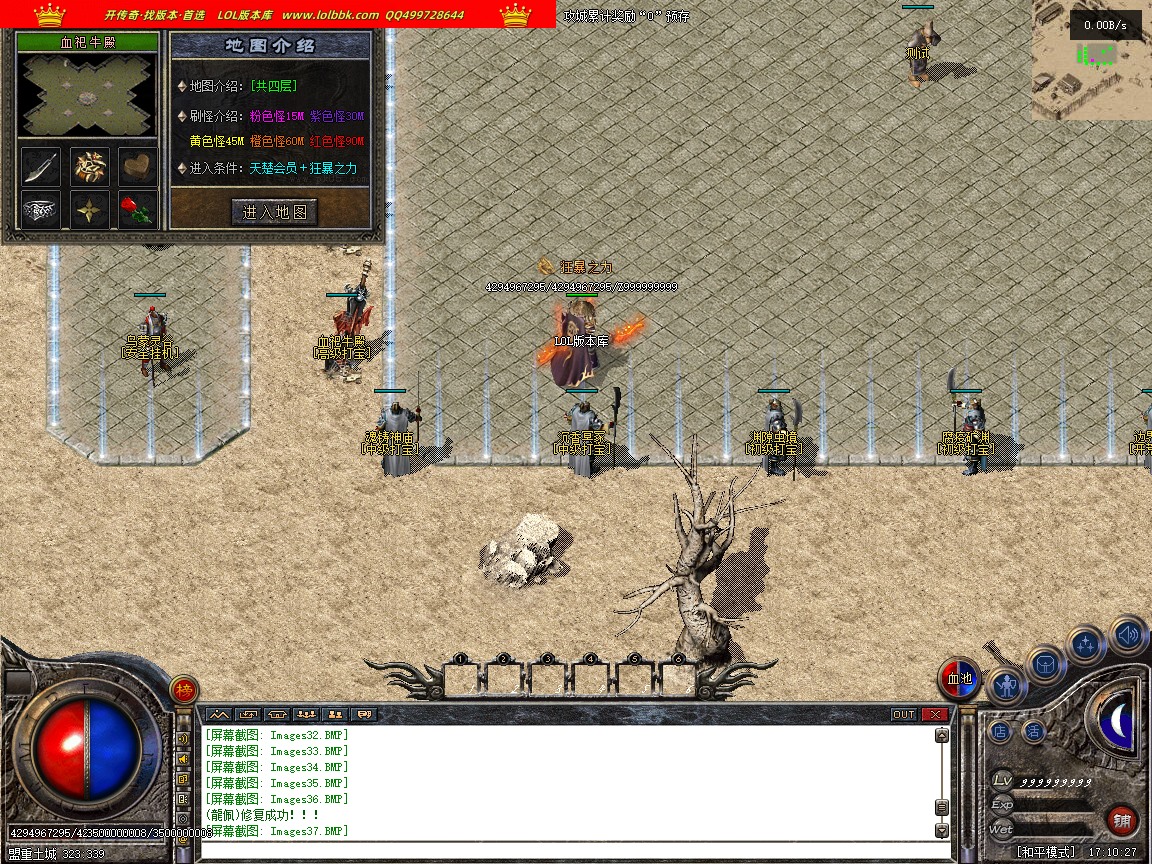
Task: Click the red 铺 stall button
Action: pyautogui.click(x=1122, y=821)
